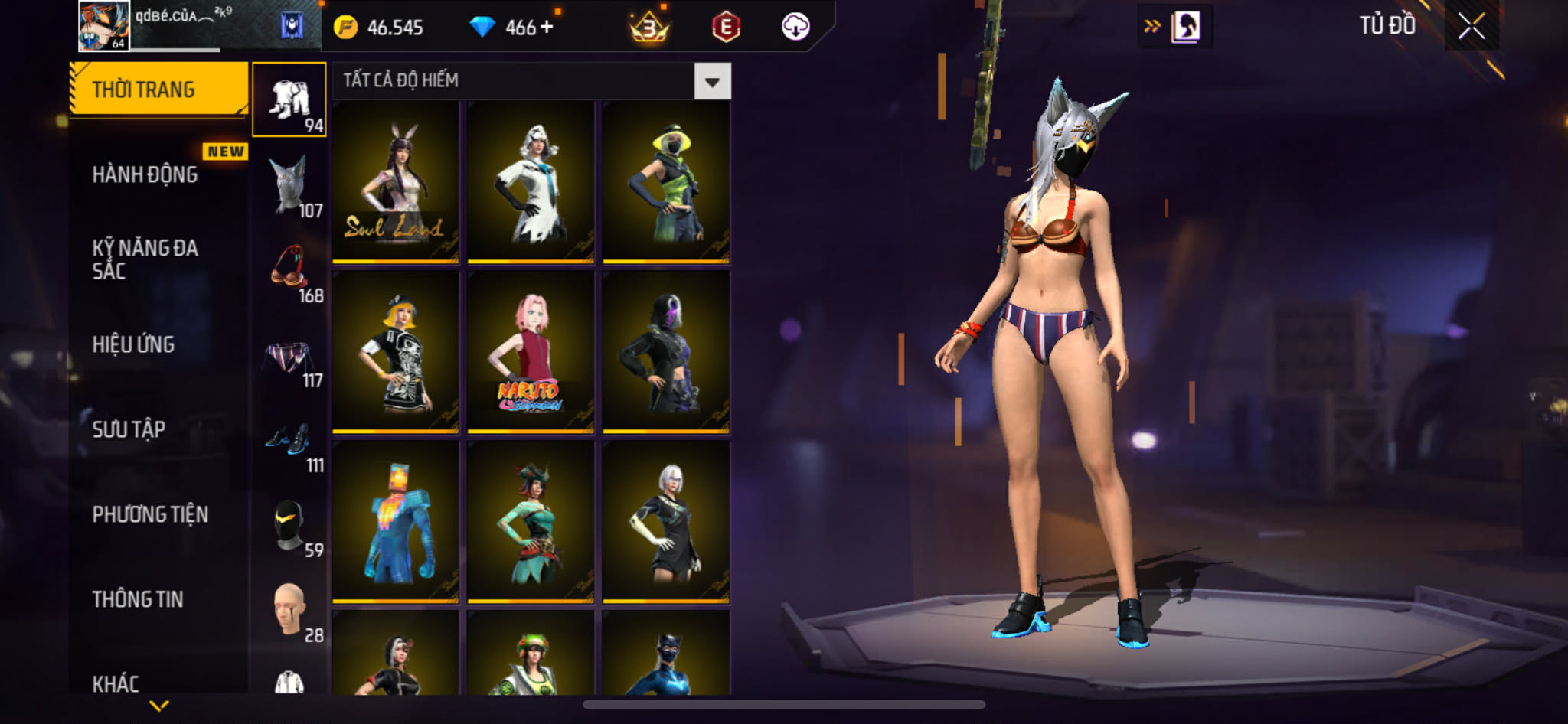
Task: Select the skeleton print black outfit
Action: coord(395,352)
